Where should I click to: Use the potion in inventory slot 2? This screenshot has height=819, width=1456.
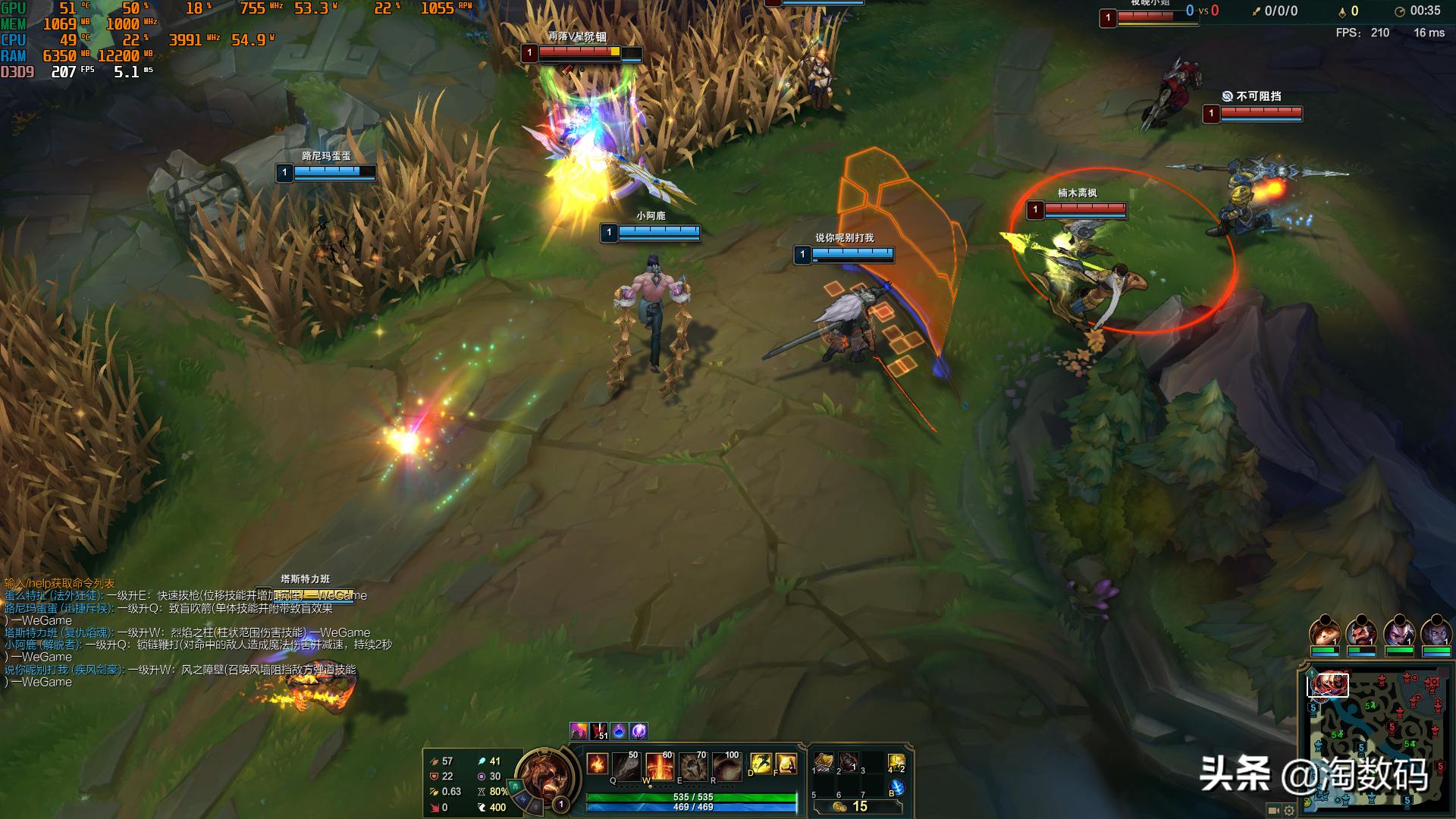[x=849, y=762]
